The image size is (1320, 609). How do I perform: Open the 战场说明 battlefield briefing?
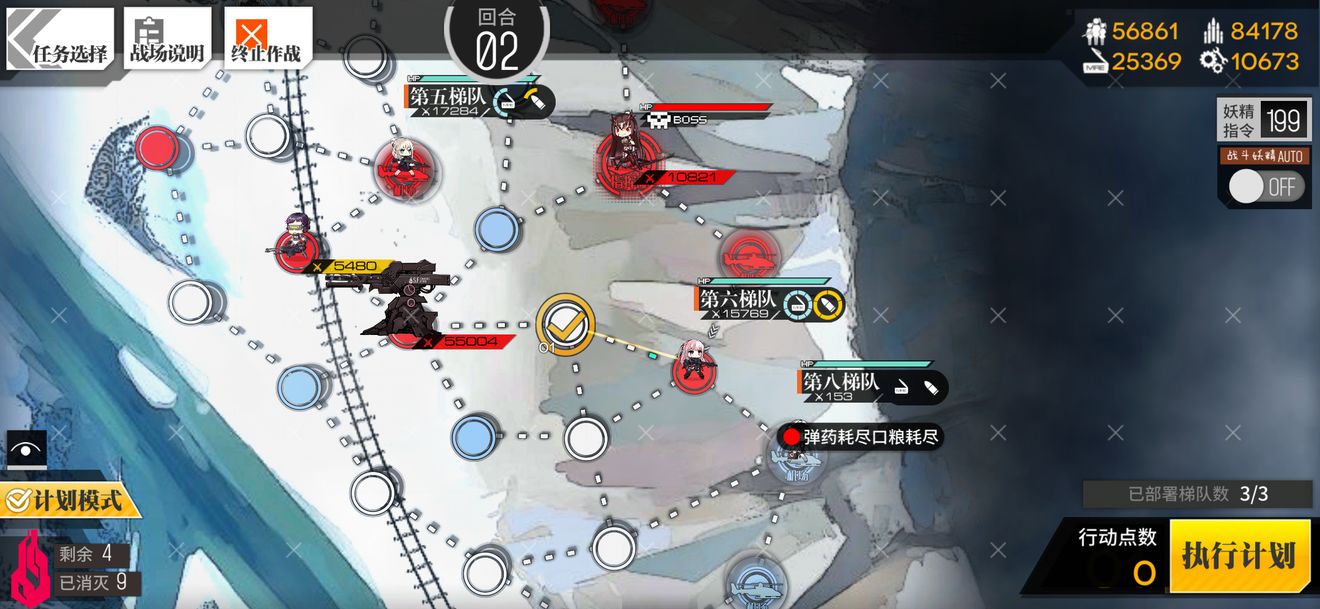tap(167, 40)
